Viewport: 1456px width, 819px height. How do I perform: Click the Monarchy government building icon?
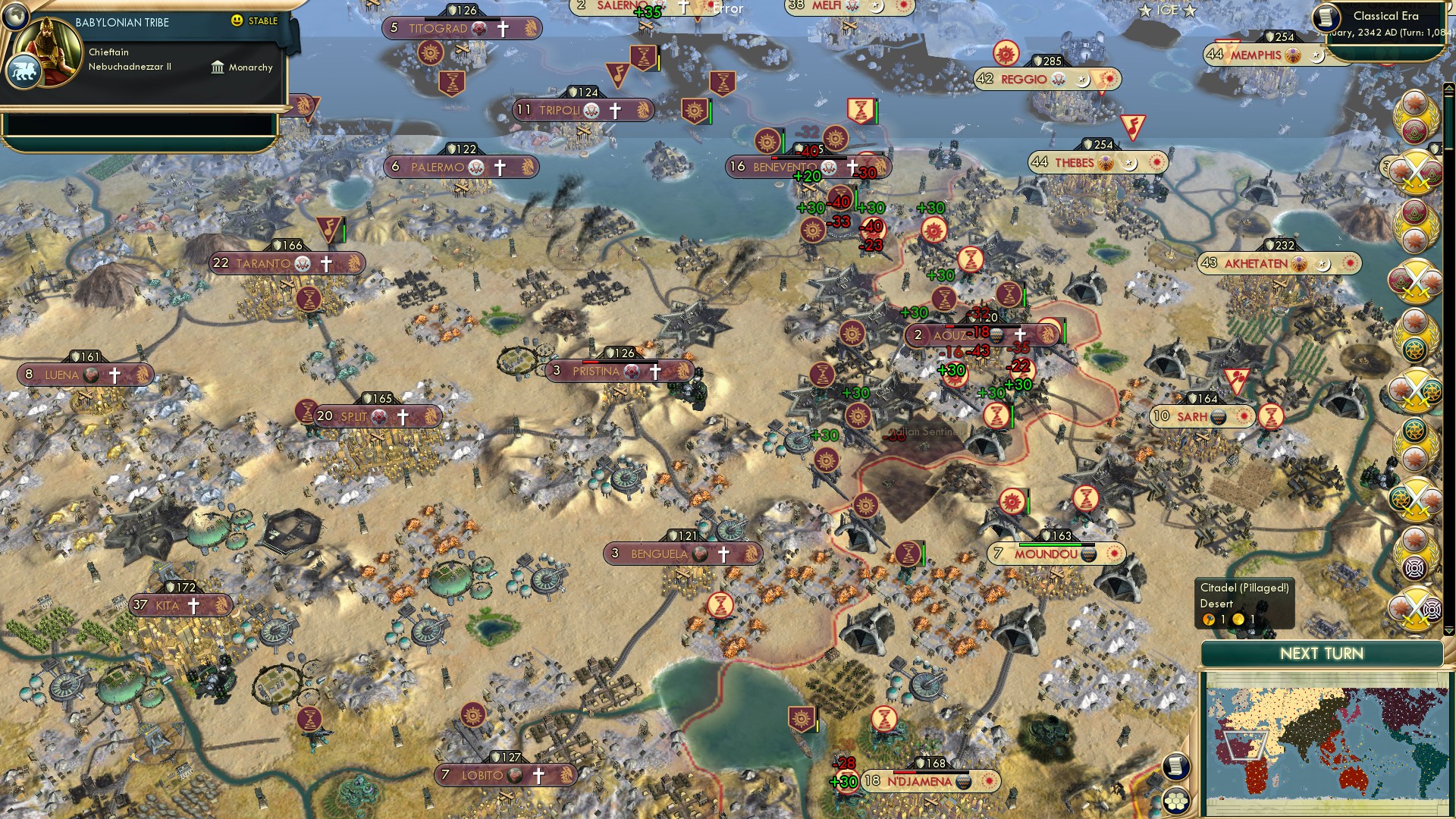[x=218, y=68]
